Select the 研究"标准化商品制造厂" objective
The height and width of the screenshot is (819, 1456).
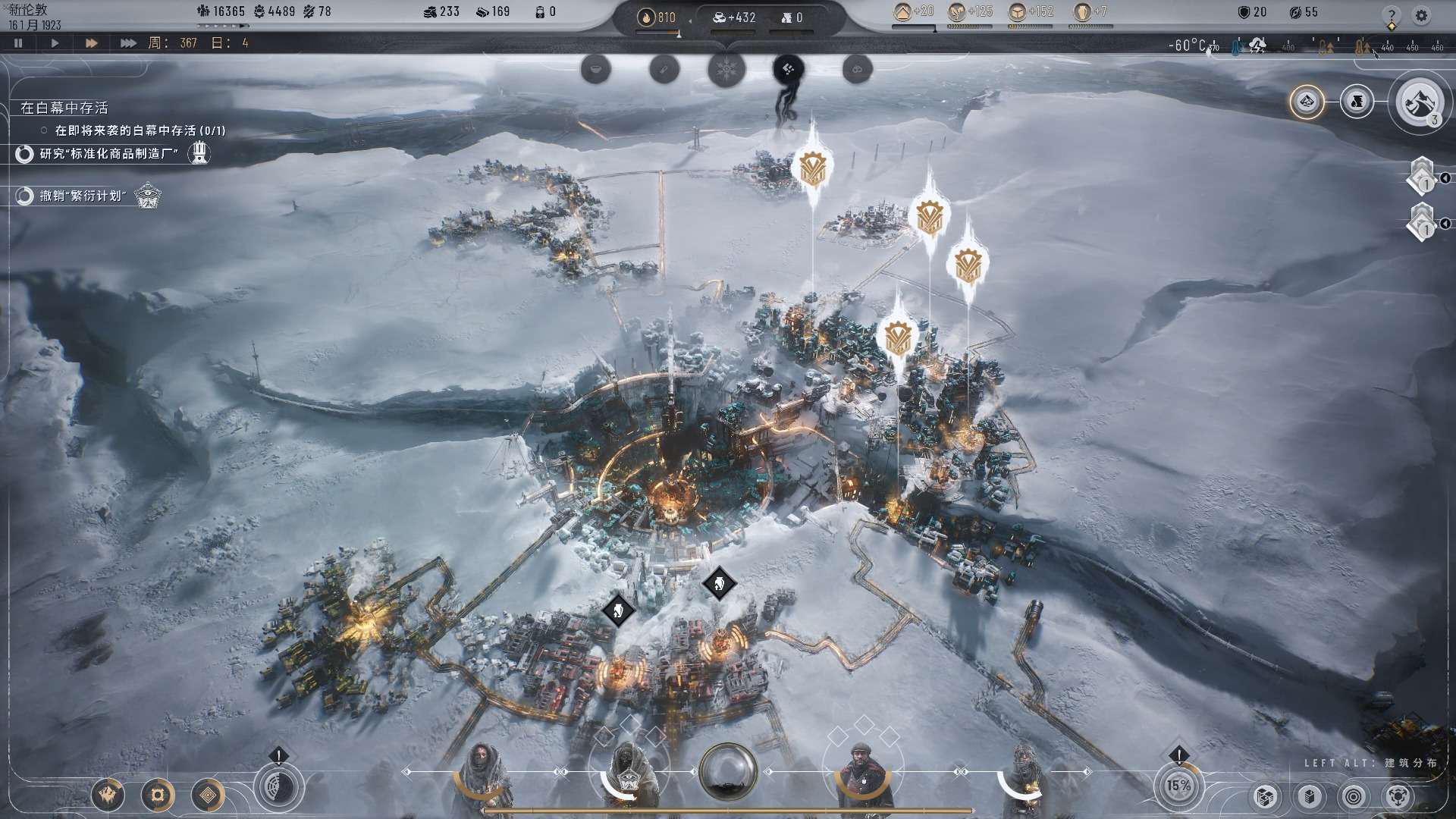point(109,154)
